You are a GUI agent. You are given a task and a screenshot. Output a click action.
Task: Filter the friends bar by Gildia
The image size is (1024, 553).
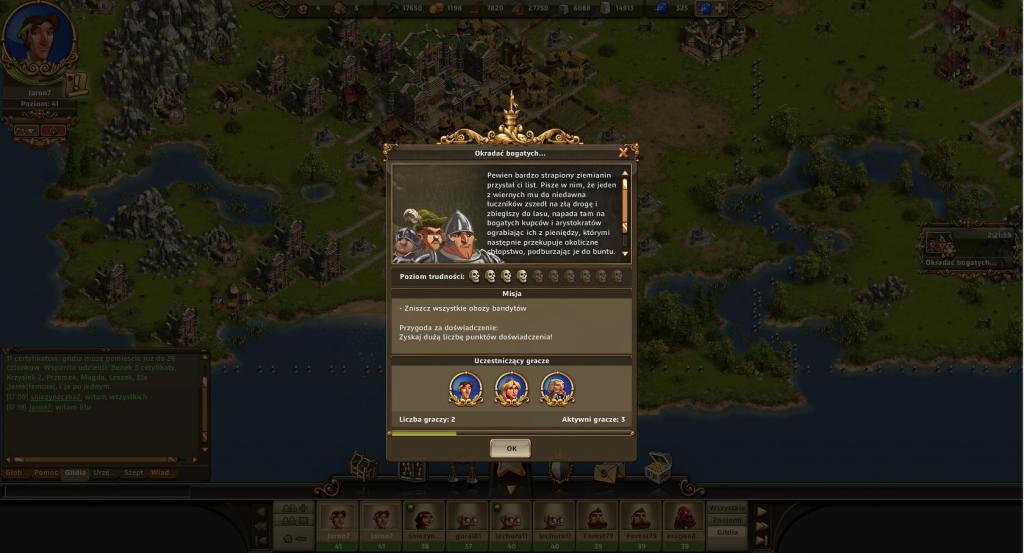click(x=727, y=532)
